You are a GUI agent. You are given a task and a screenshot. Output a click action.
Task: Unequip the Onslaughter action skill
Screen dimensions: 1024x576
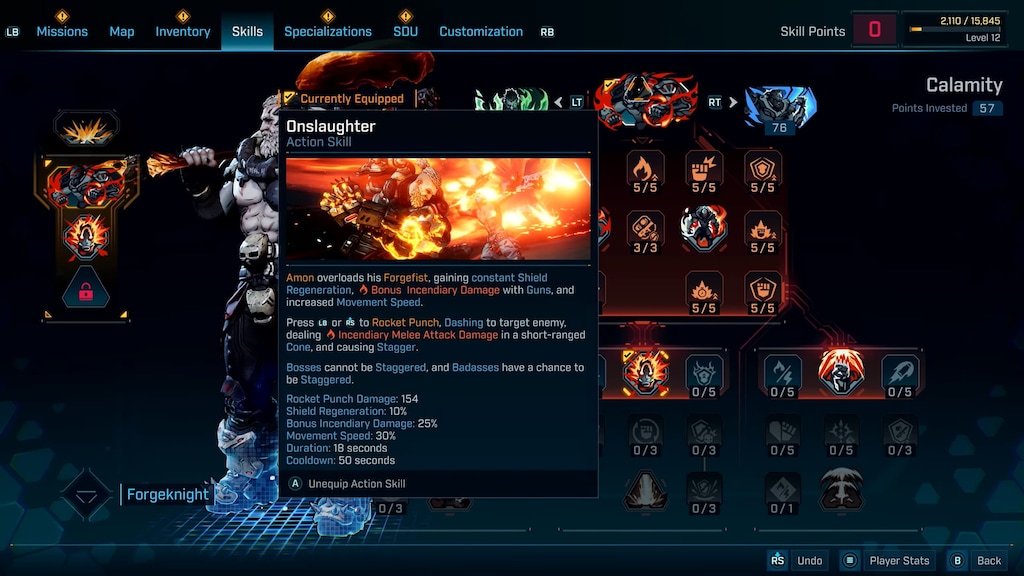pyautogui.click(x=356, y=484)
